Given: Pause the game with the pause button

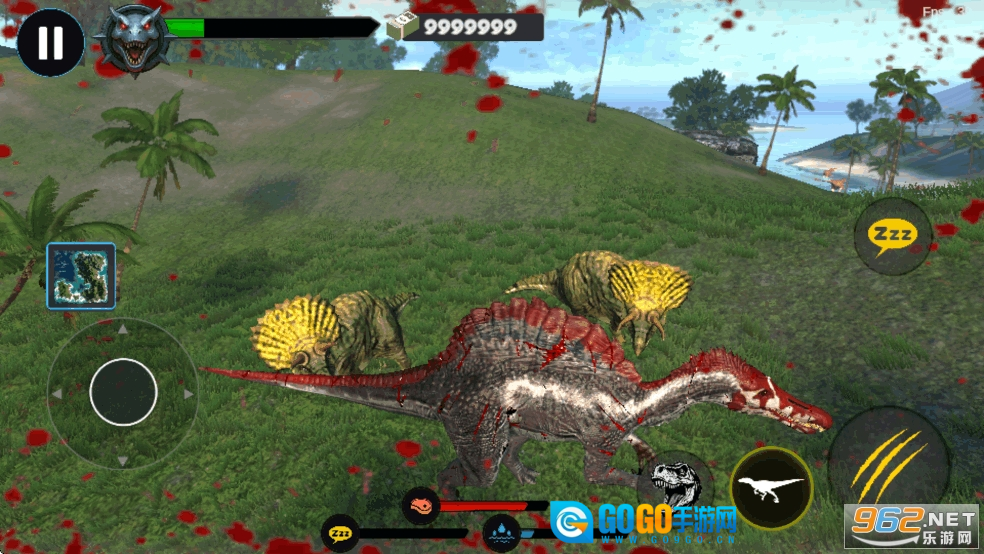Looking at the screenshot, I should coord(50,43).
